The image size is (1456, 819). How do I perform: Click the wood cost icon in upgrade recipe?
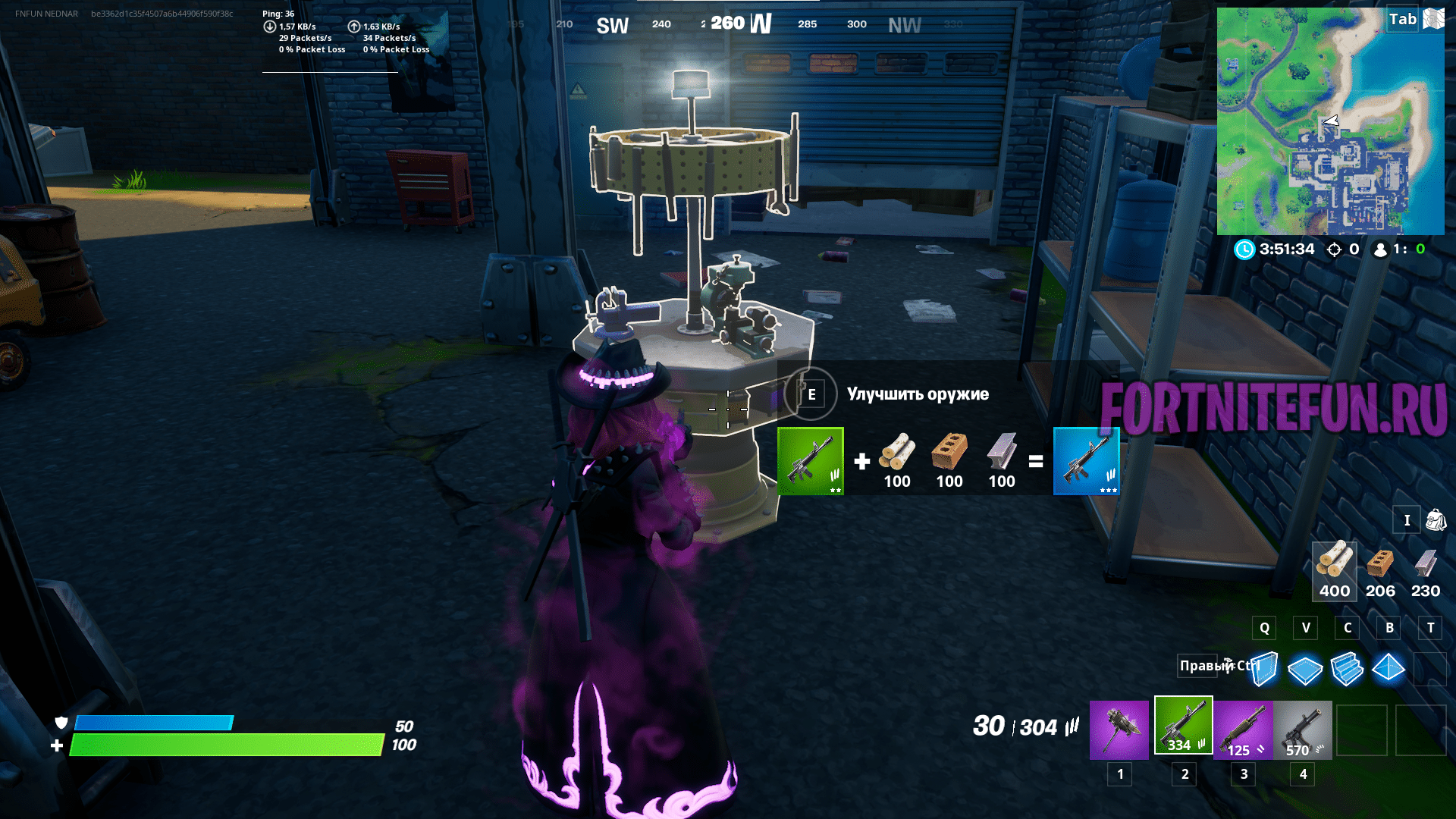click(897, 453)
